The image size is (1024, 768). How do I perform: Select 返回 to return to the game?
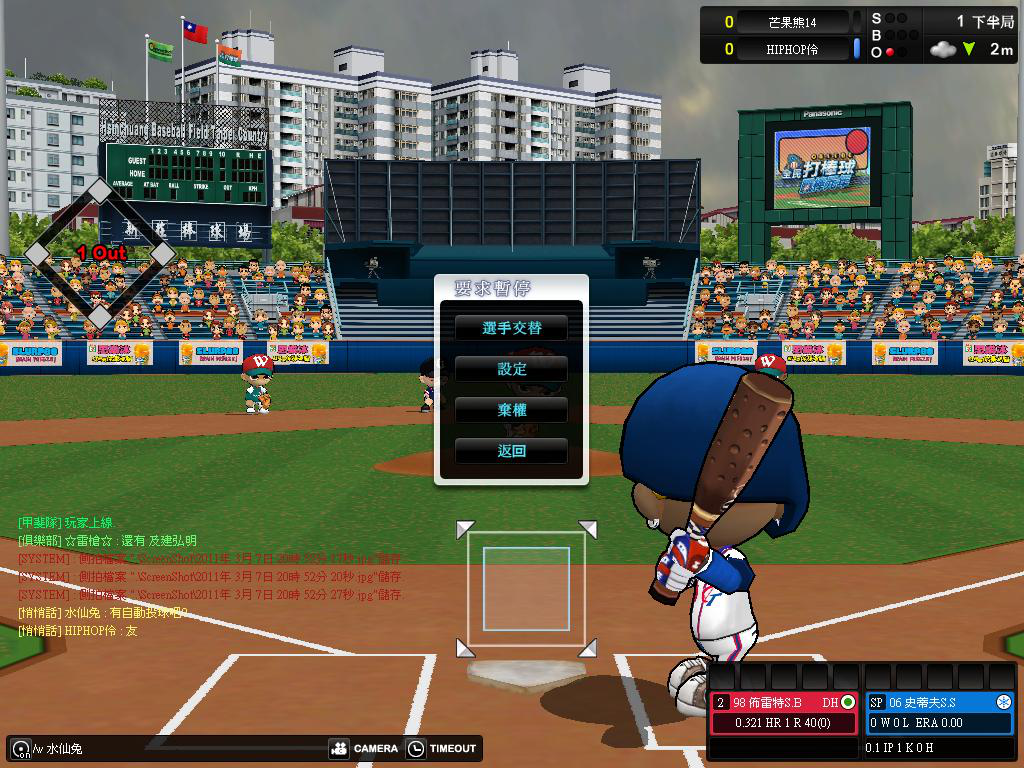click(x=511, y=451)
